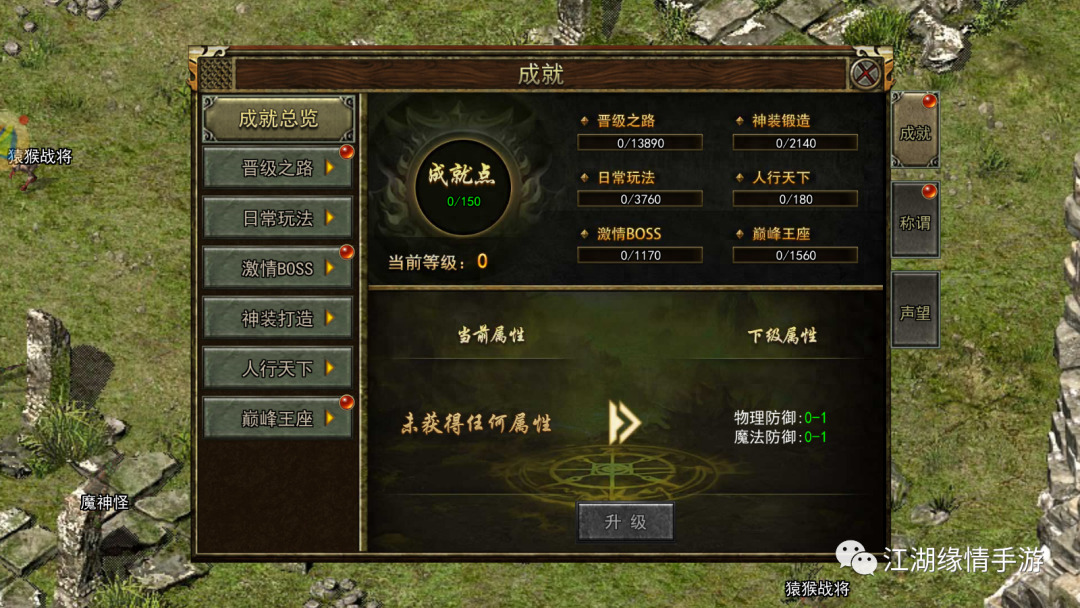This screenshot has width=1080, height=608.
Task: Open the 日常玩法 category
Action: tap(278, 218)
